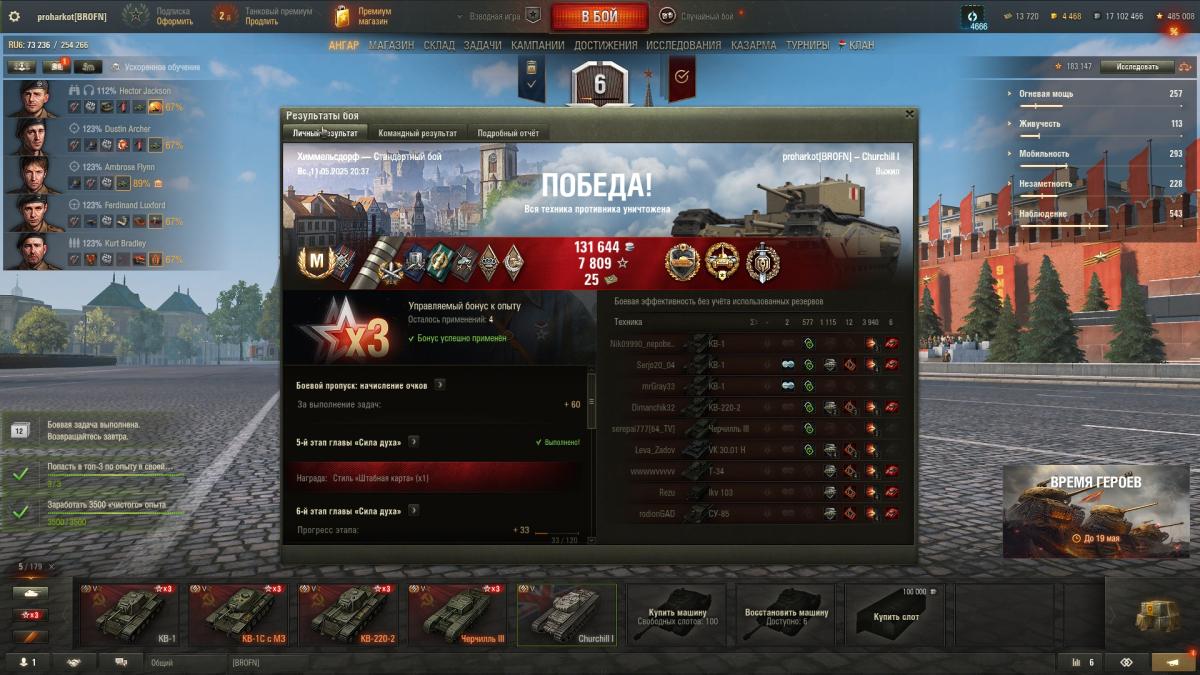Open the МАГАЗИН menu
The image size is (1200, 675).
(391, 45)
